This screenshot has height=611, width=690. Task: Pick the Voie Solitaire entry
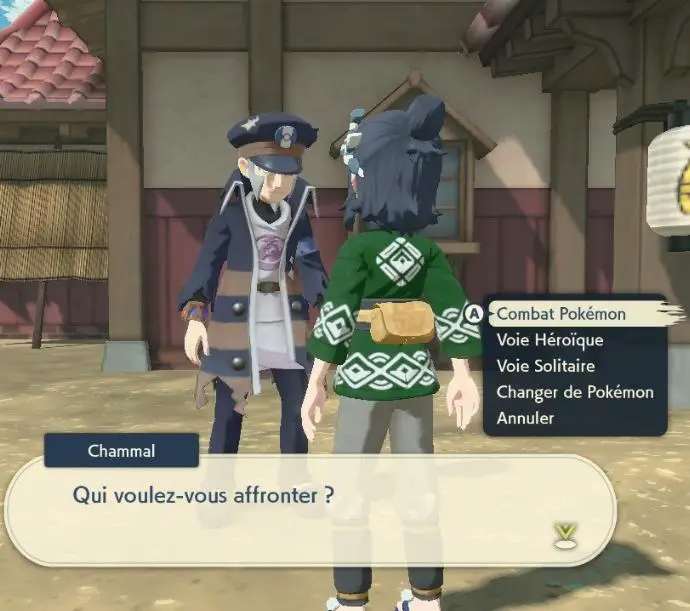click(545, 366)
